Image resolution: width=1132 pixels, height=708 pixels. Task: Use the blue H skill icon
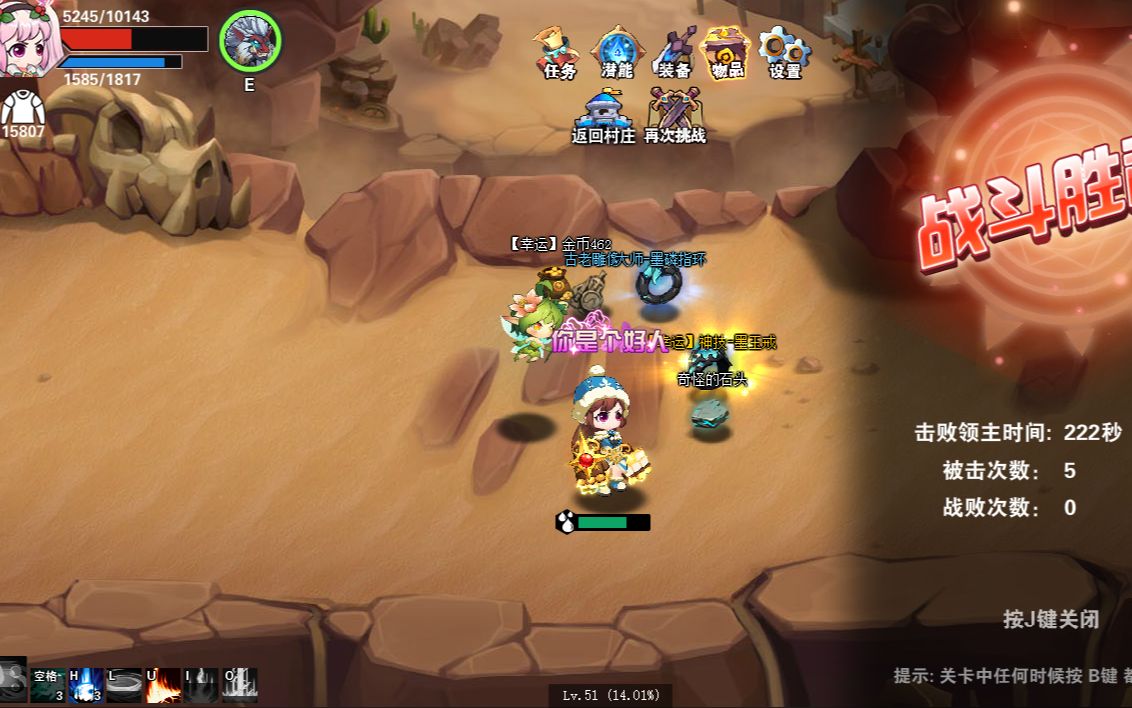85,685
